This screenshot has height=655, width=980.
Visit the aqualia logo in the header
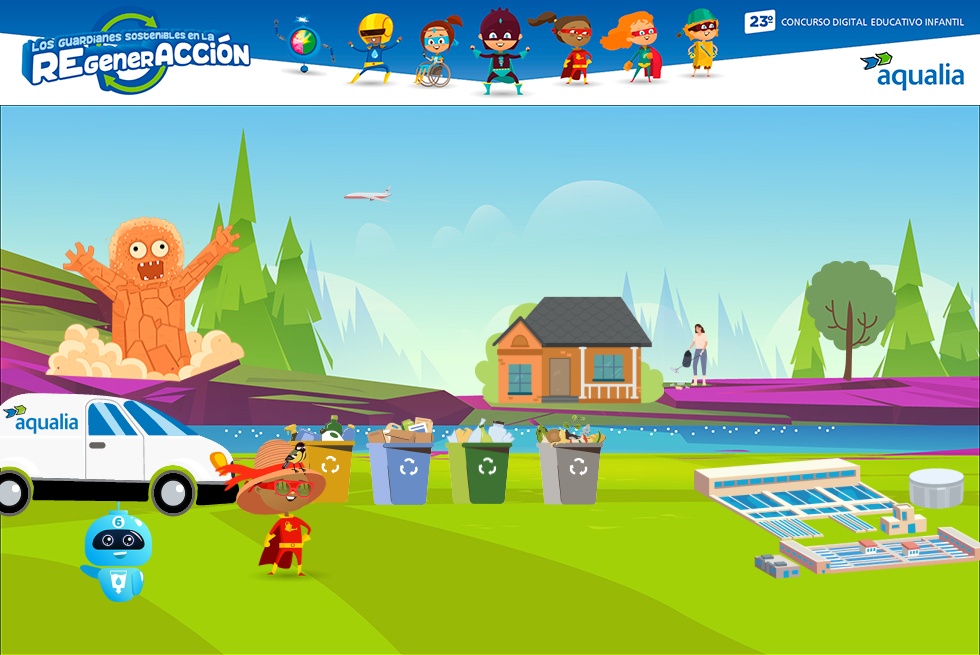(x=911, y=71)
